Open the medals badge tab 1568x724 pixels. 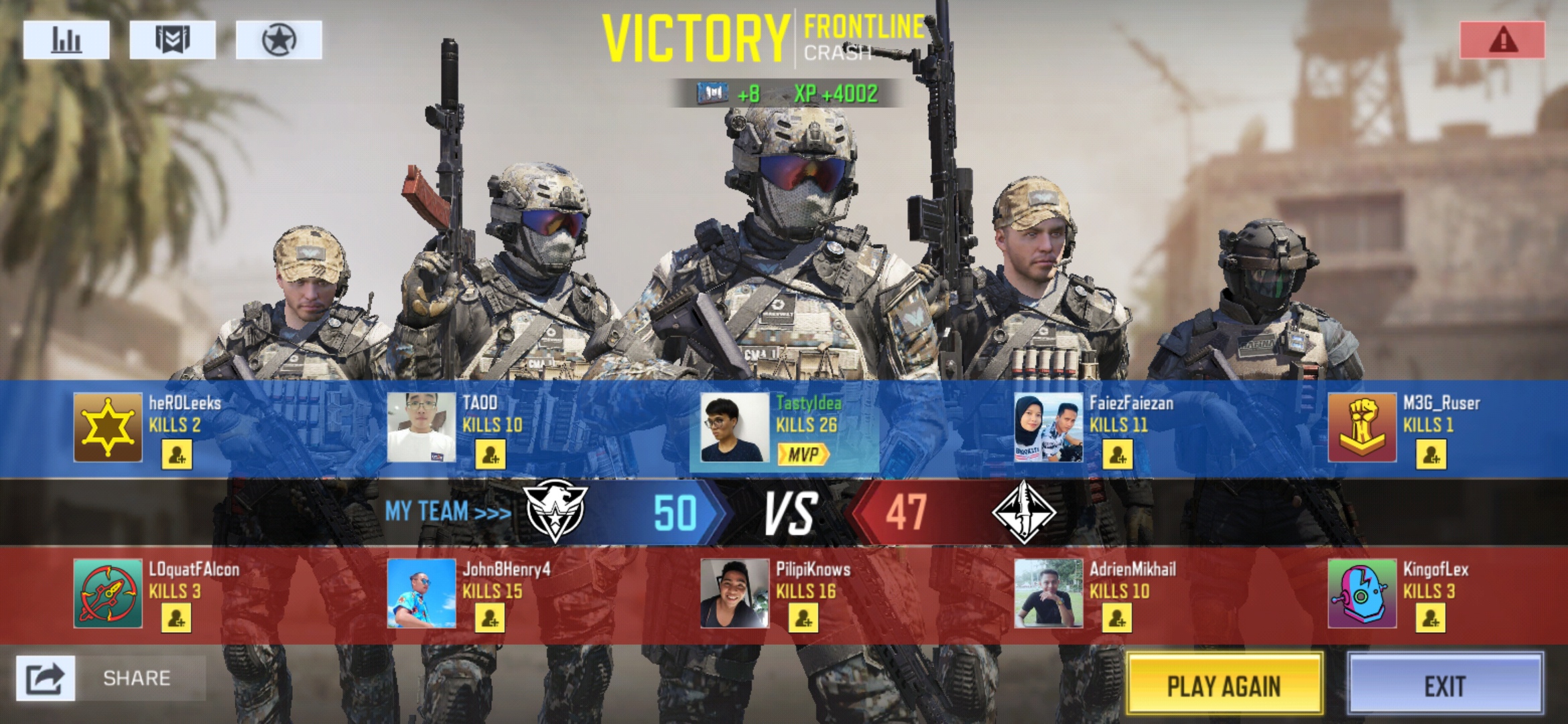point(172,40)
